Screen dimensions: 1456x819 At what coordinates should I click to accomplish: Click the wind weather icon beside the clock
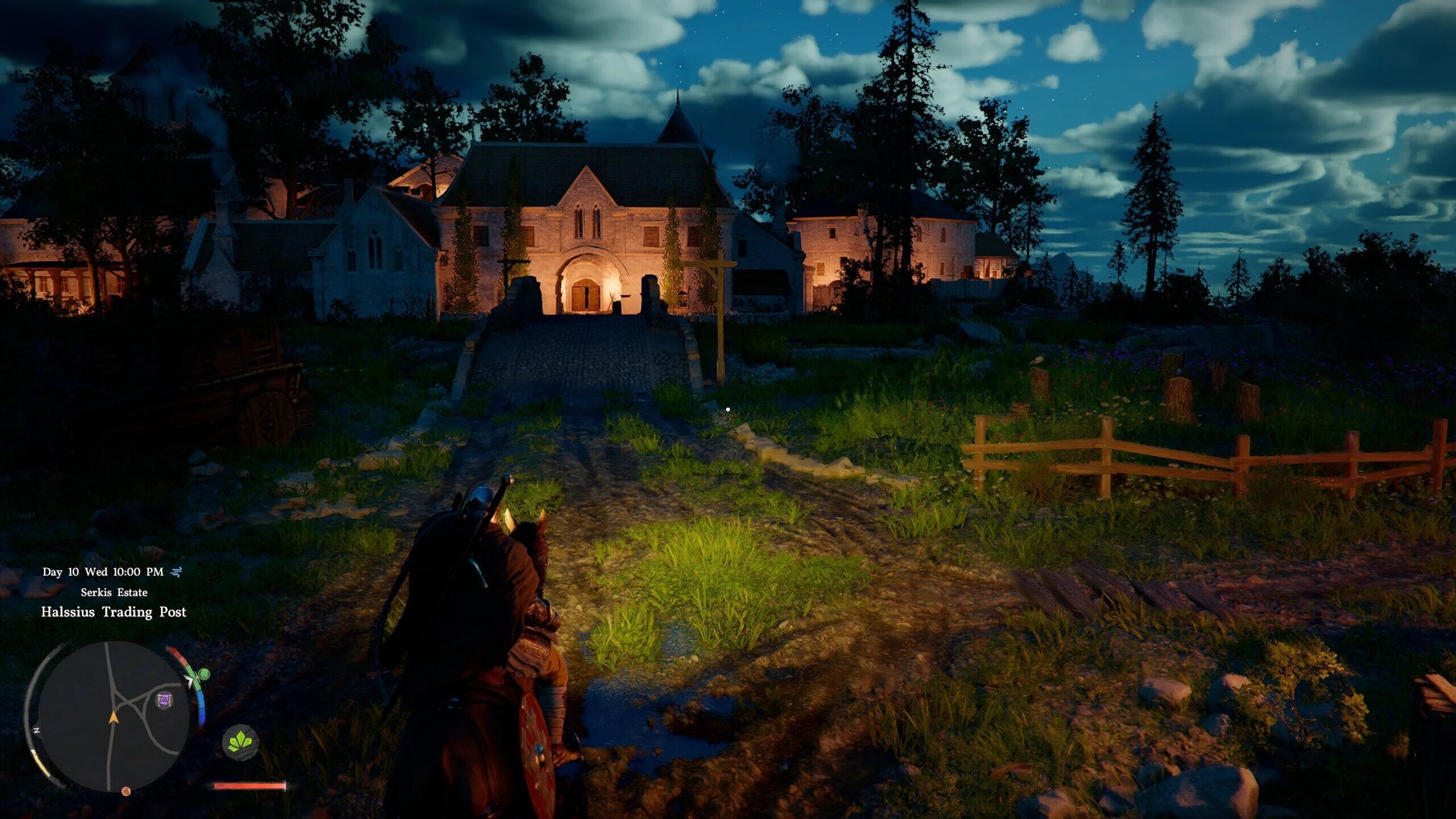click(176, 572)
